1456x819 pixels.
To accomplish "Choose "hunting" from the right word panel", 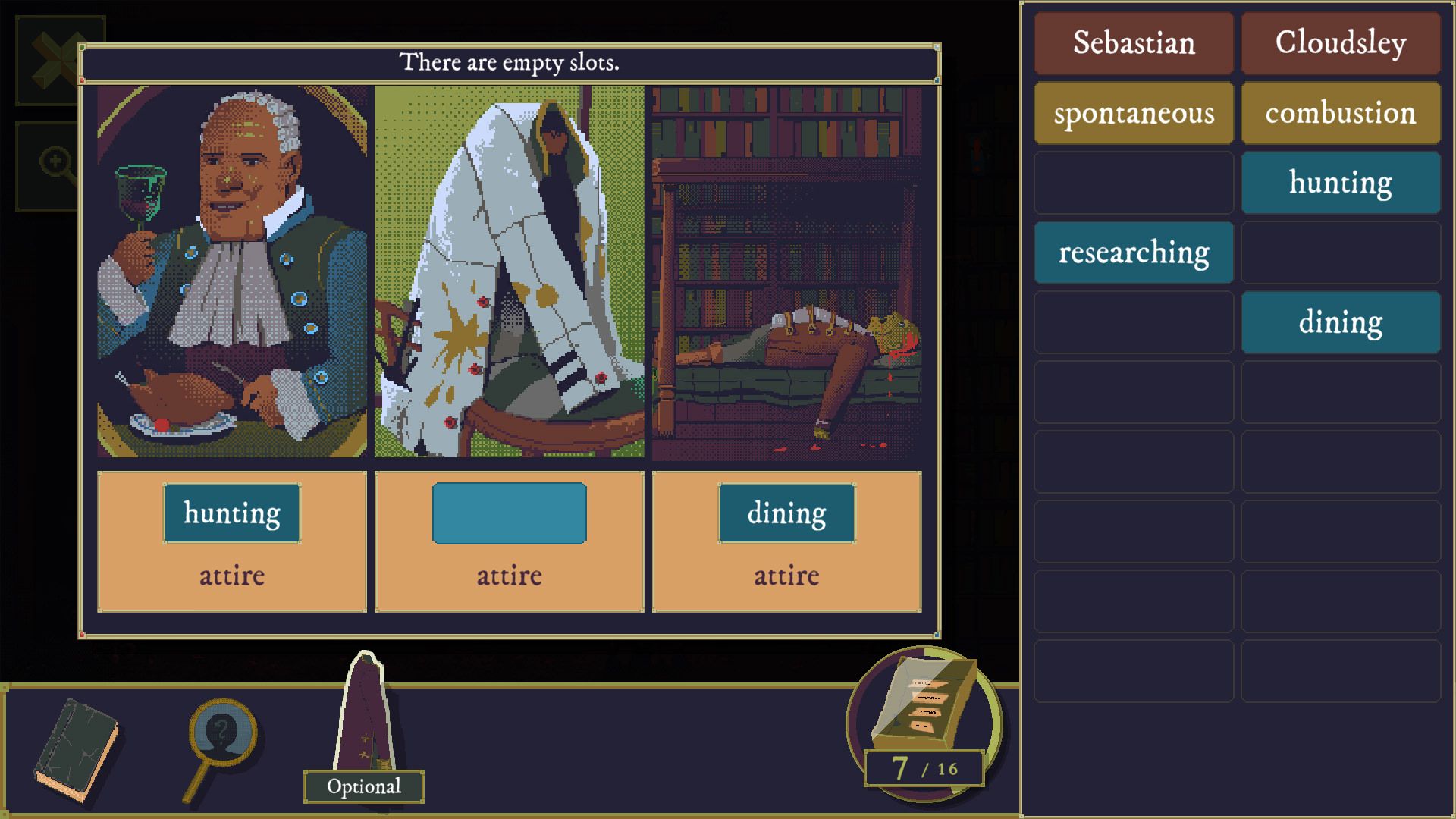I will tap(1341, 182).
